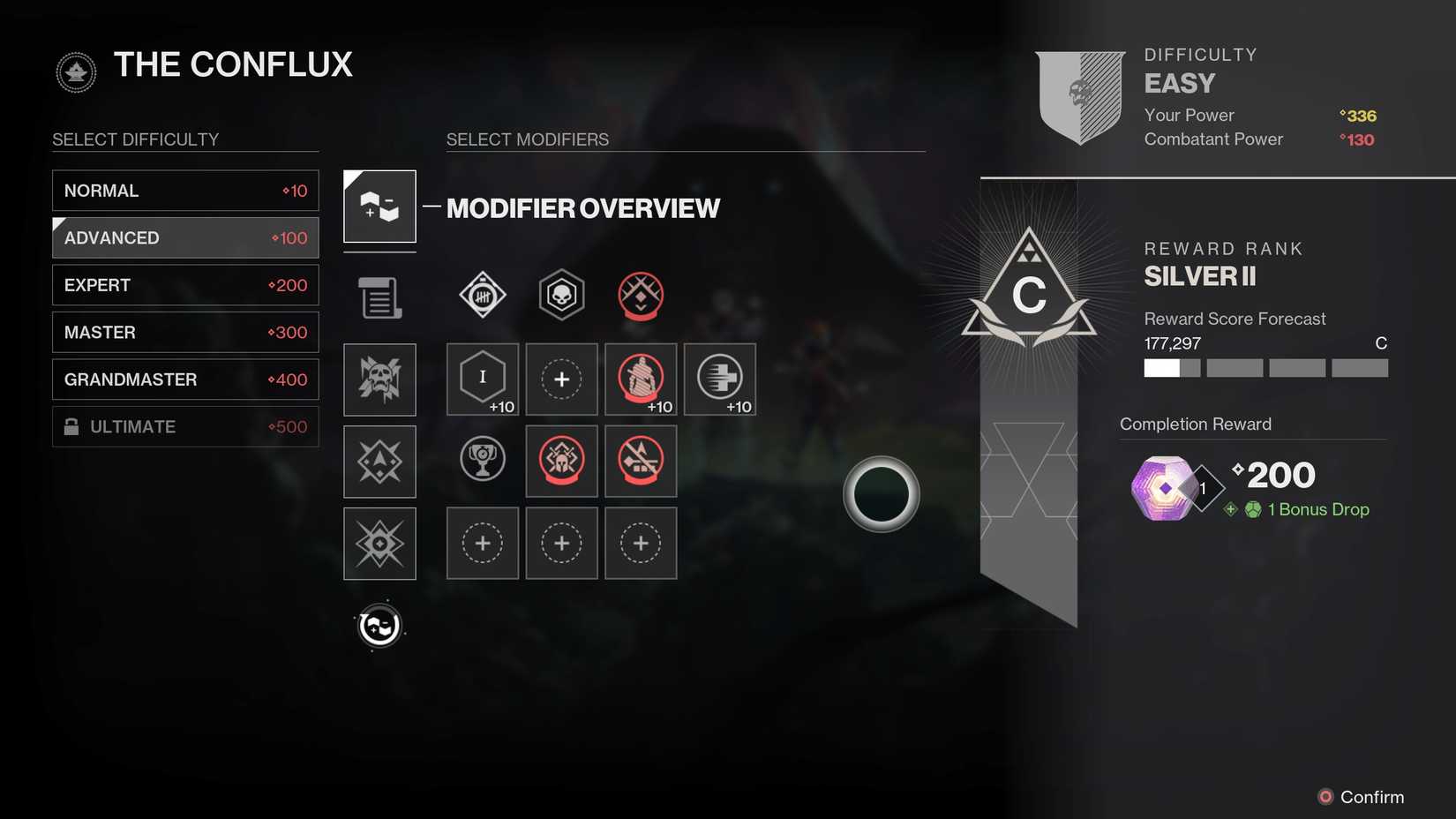The image size is (1456, 819).
Task: Expand the bottom spiked emblem modifier category
Action: tap(379, 544)
